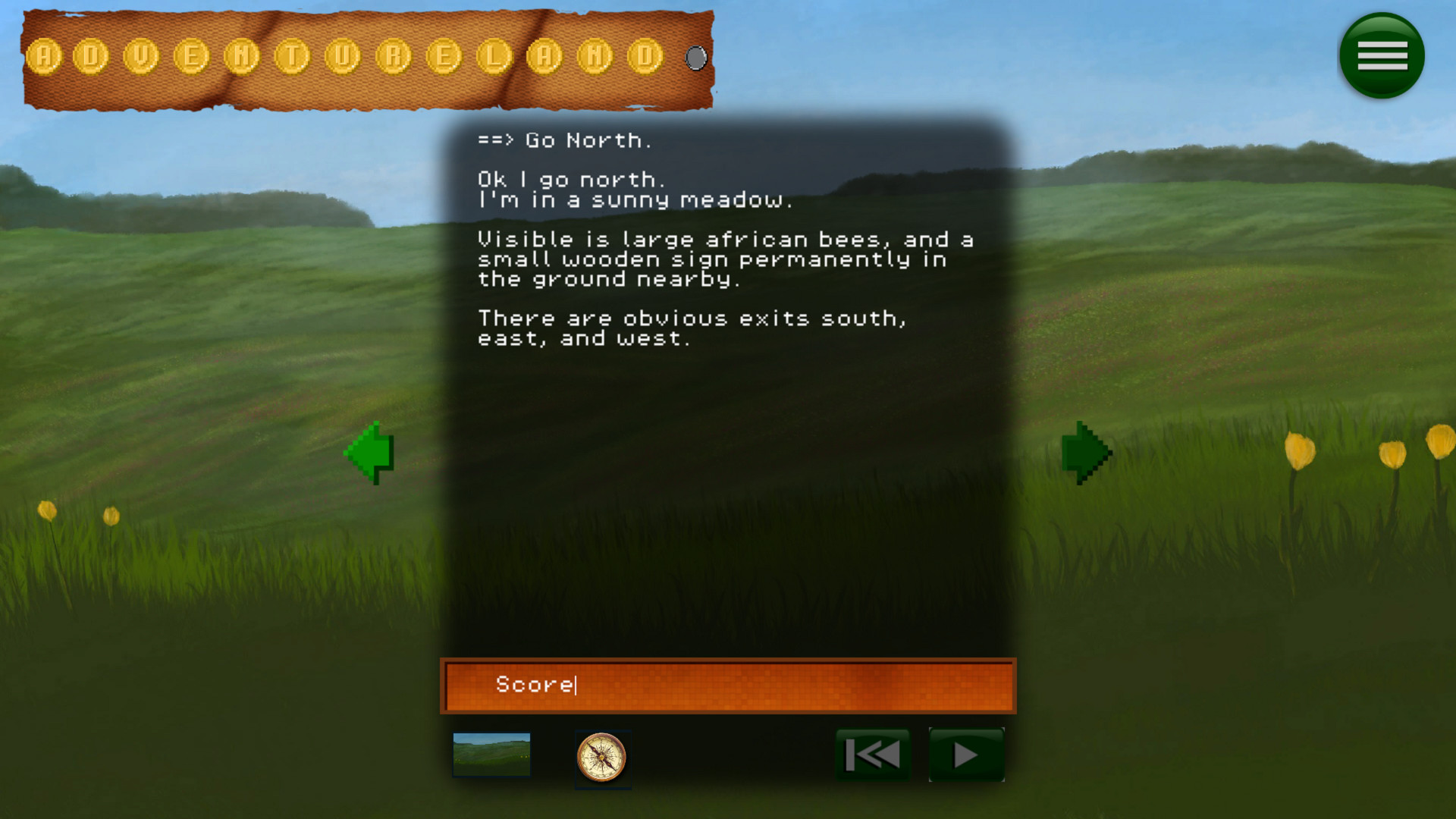Viewport: 1456px width, 819px height.
Task: Click the 'L' coin in Adventureland banner
Action: [x=495, y=57]
